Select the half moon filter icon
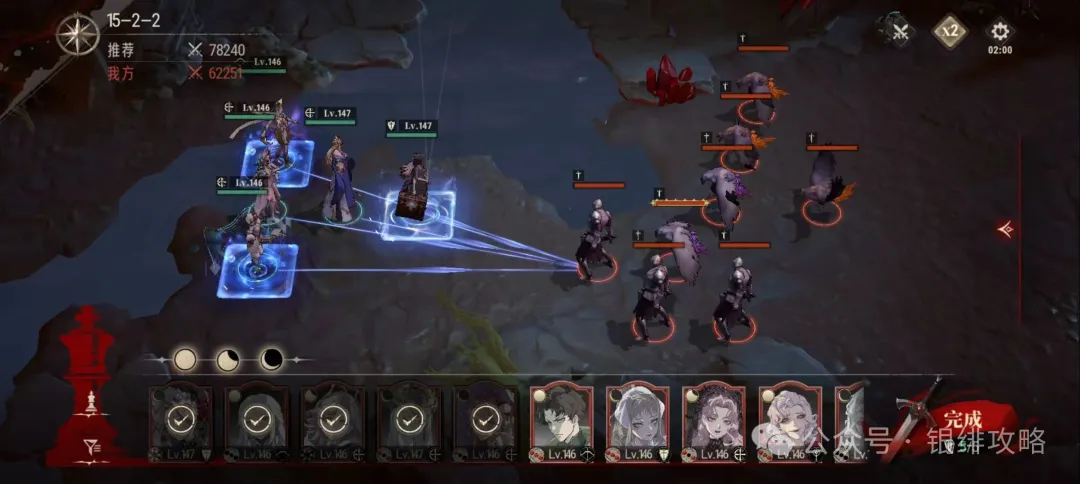 228,359
